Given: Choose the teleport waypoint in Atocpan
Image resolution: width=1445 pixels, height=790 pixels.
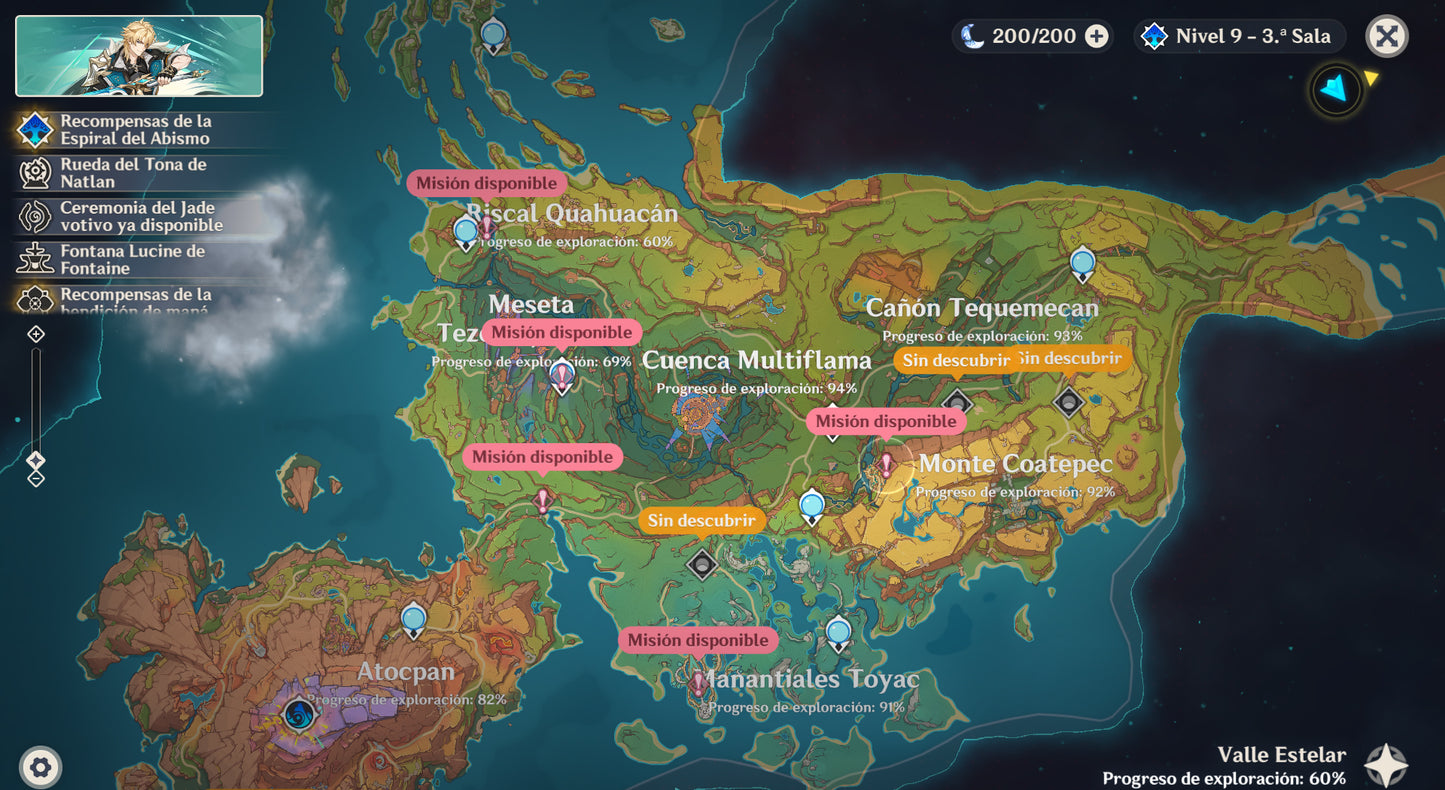Looking at the screenshot, I should (x=413, y=619).
